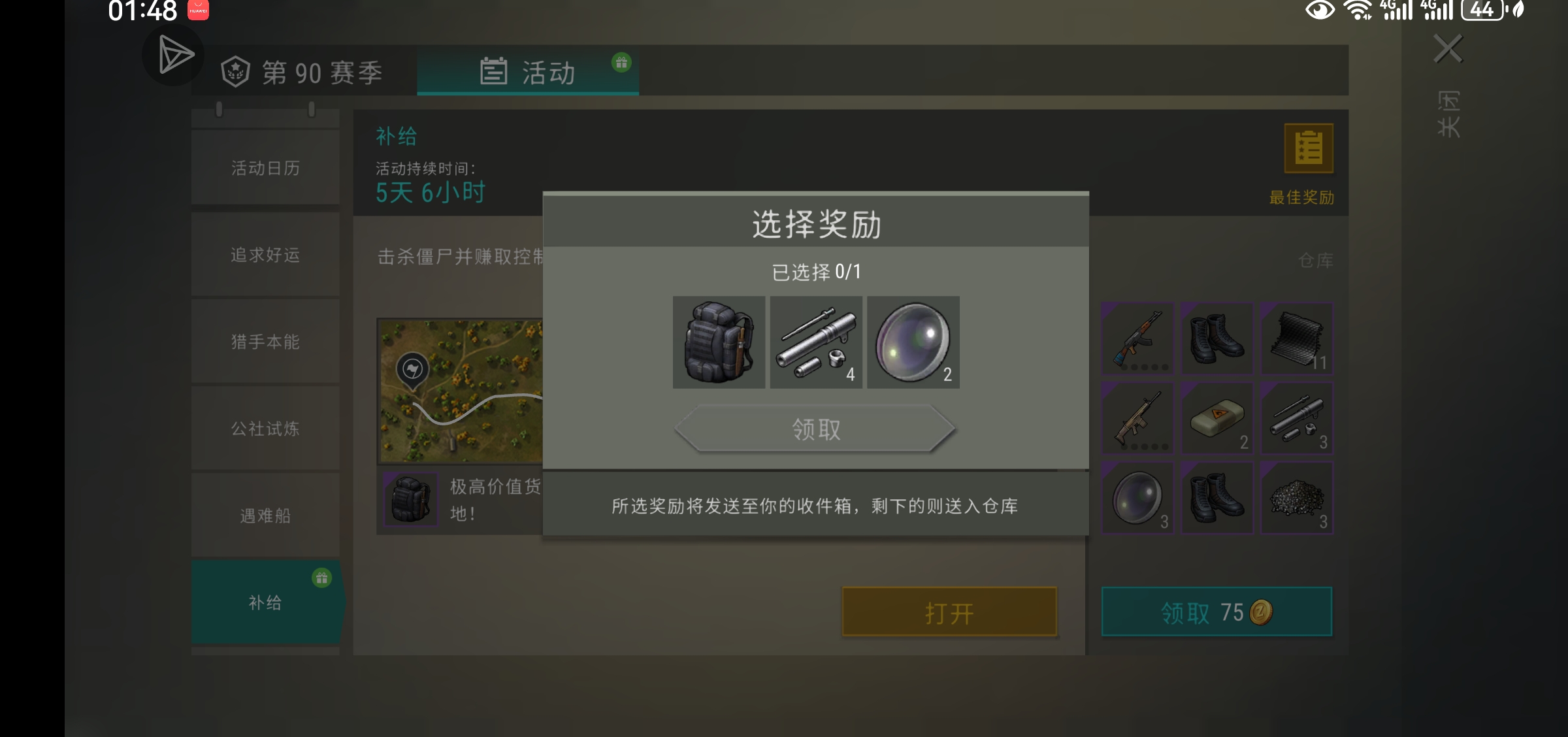The width and height of the screenshot is (1568, 737).
Task: Click the golden 打开 button
Action: click(x=947, y=612)
